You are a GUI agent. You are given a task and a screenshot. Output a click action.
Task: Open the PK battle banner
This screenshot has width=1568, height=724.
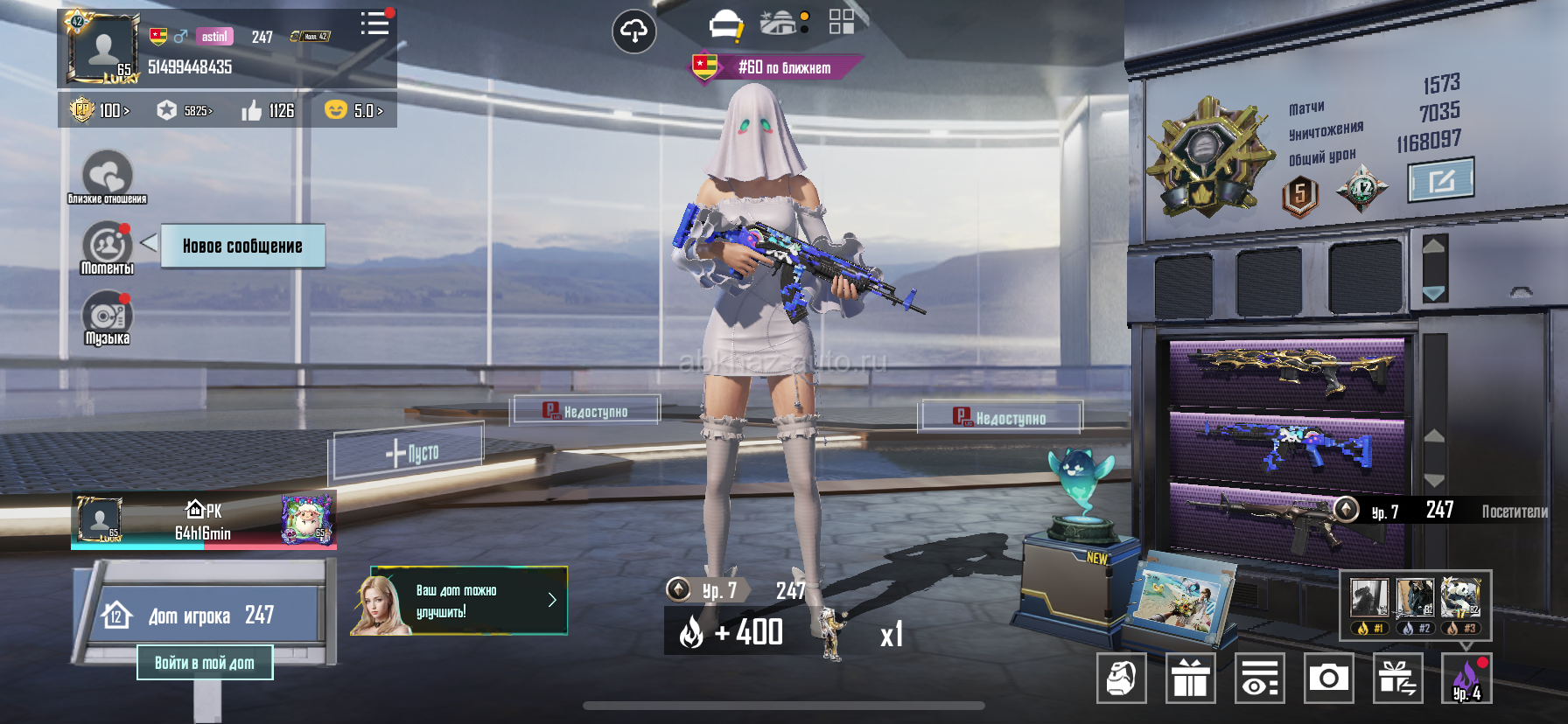203,521
